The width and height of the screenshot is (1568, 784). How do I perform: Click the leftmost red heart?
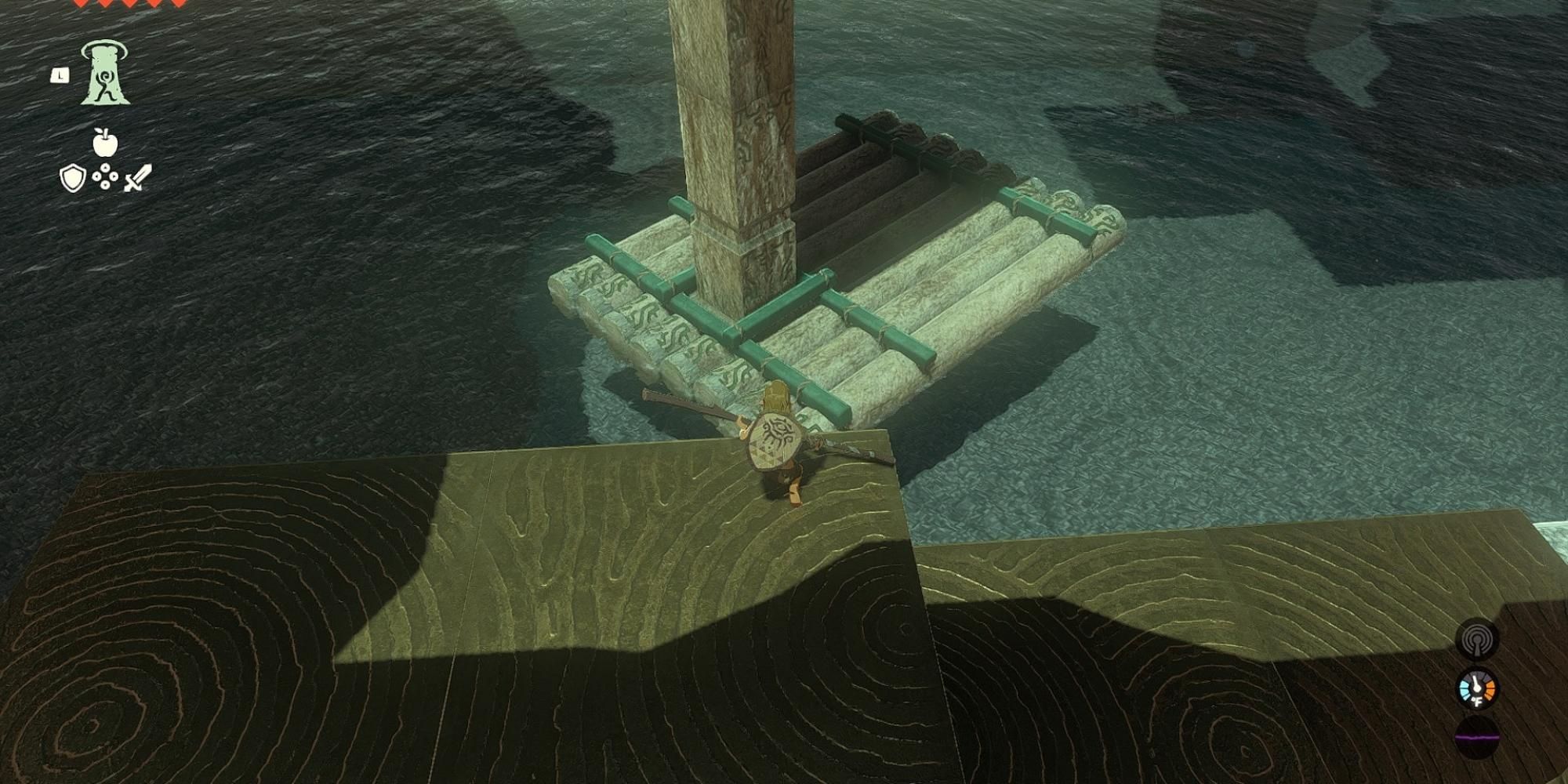coord(80,5)
